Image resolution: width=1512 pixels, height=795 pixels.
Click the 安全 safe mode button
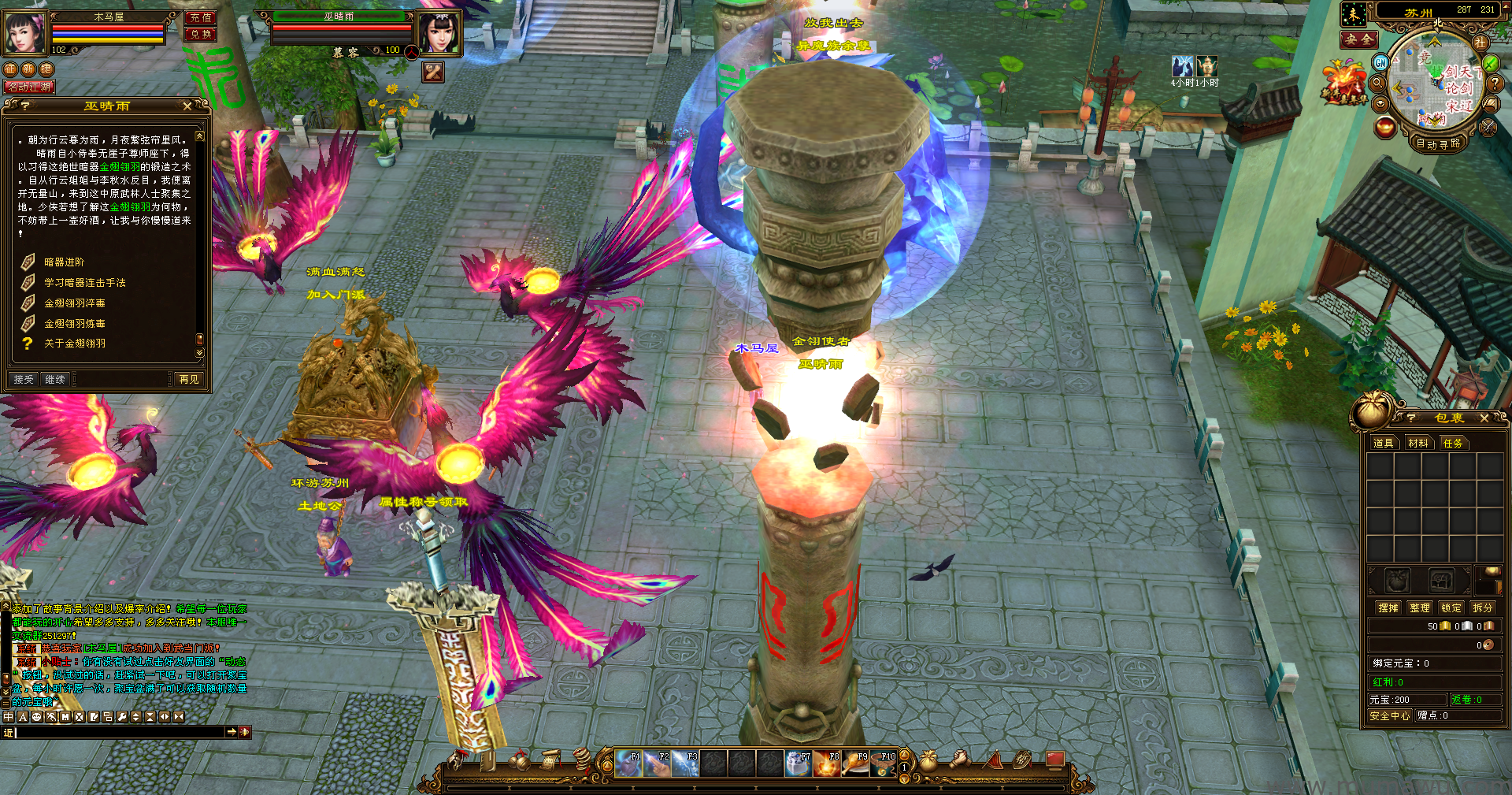click(x=1359, y=39)
